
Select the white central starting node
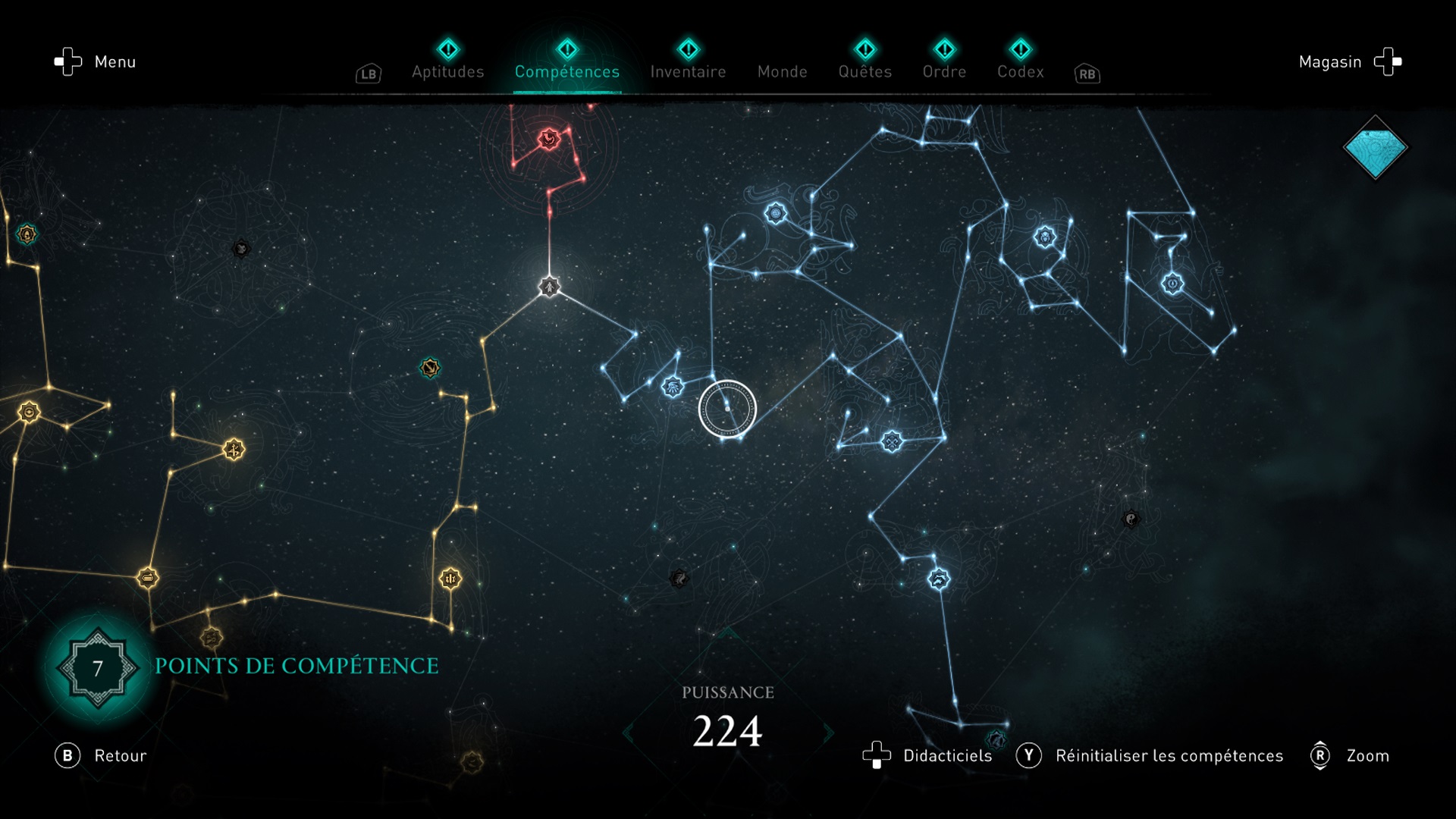(549, 287)
